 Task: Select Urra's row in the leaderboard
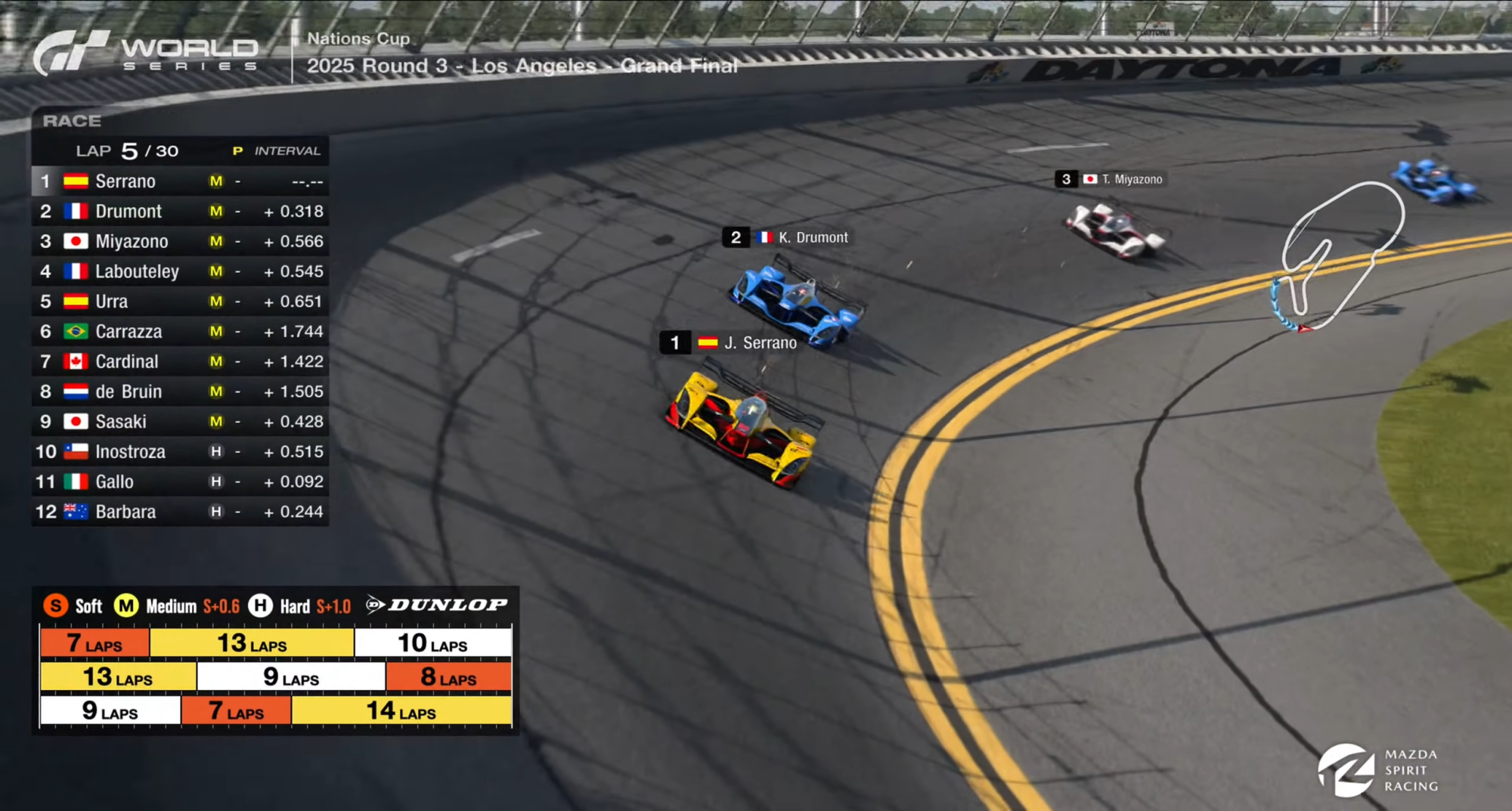coord(180,302)
